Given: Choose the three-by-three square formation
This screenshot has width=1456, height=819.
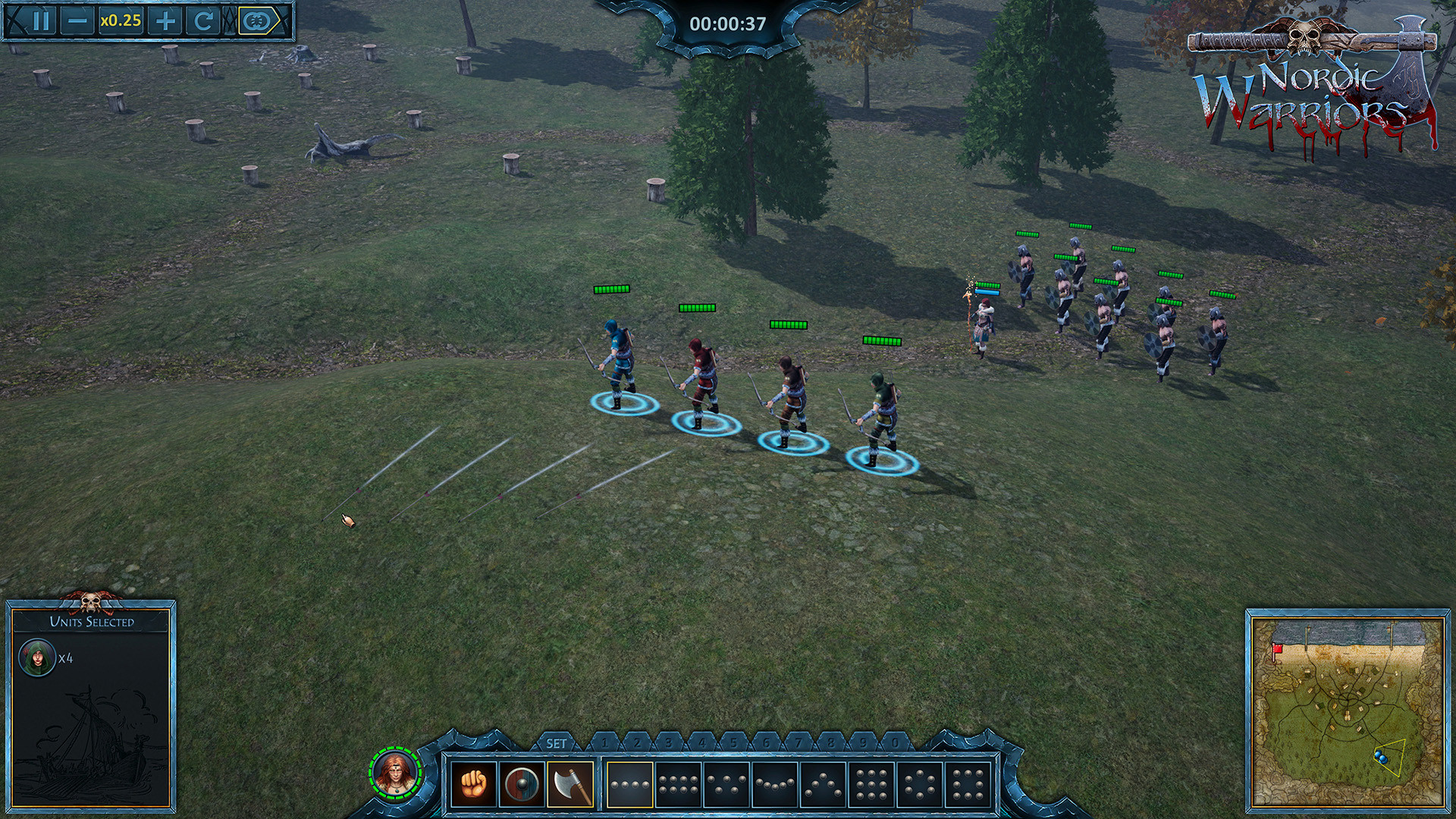Looking at the screenshot, I should tap(871, 784).
